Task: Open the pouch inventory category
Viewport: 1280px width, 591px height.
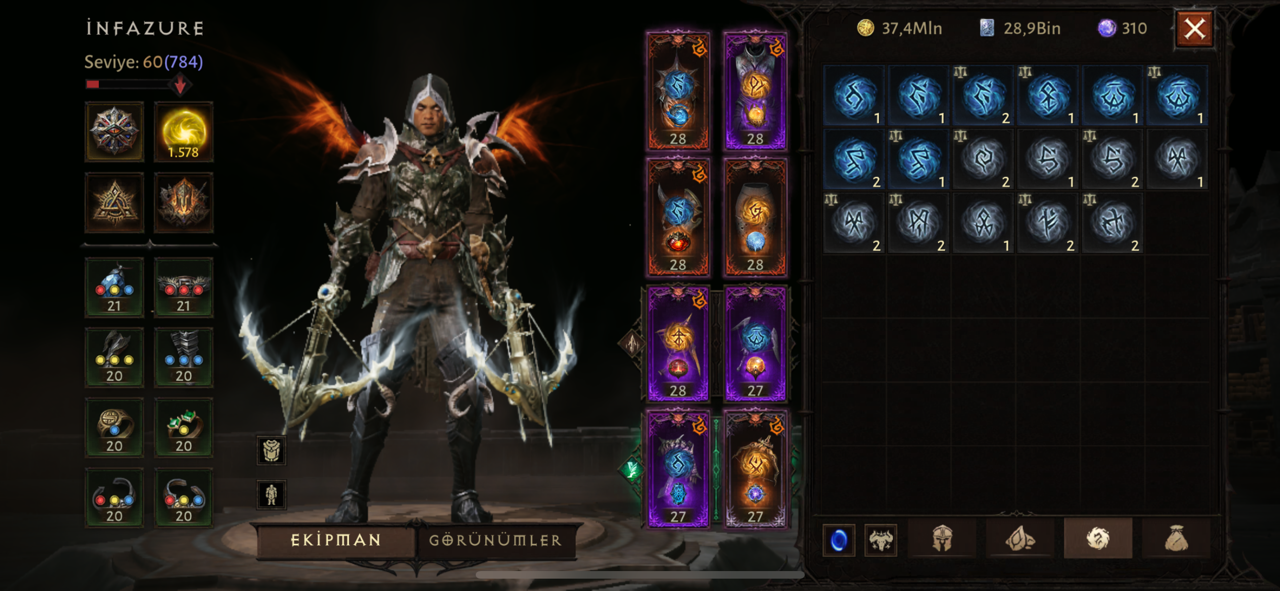Action: [1176, 539]
